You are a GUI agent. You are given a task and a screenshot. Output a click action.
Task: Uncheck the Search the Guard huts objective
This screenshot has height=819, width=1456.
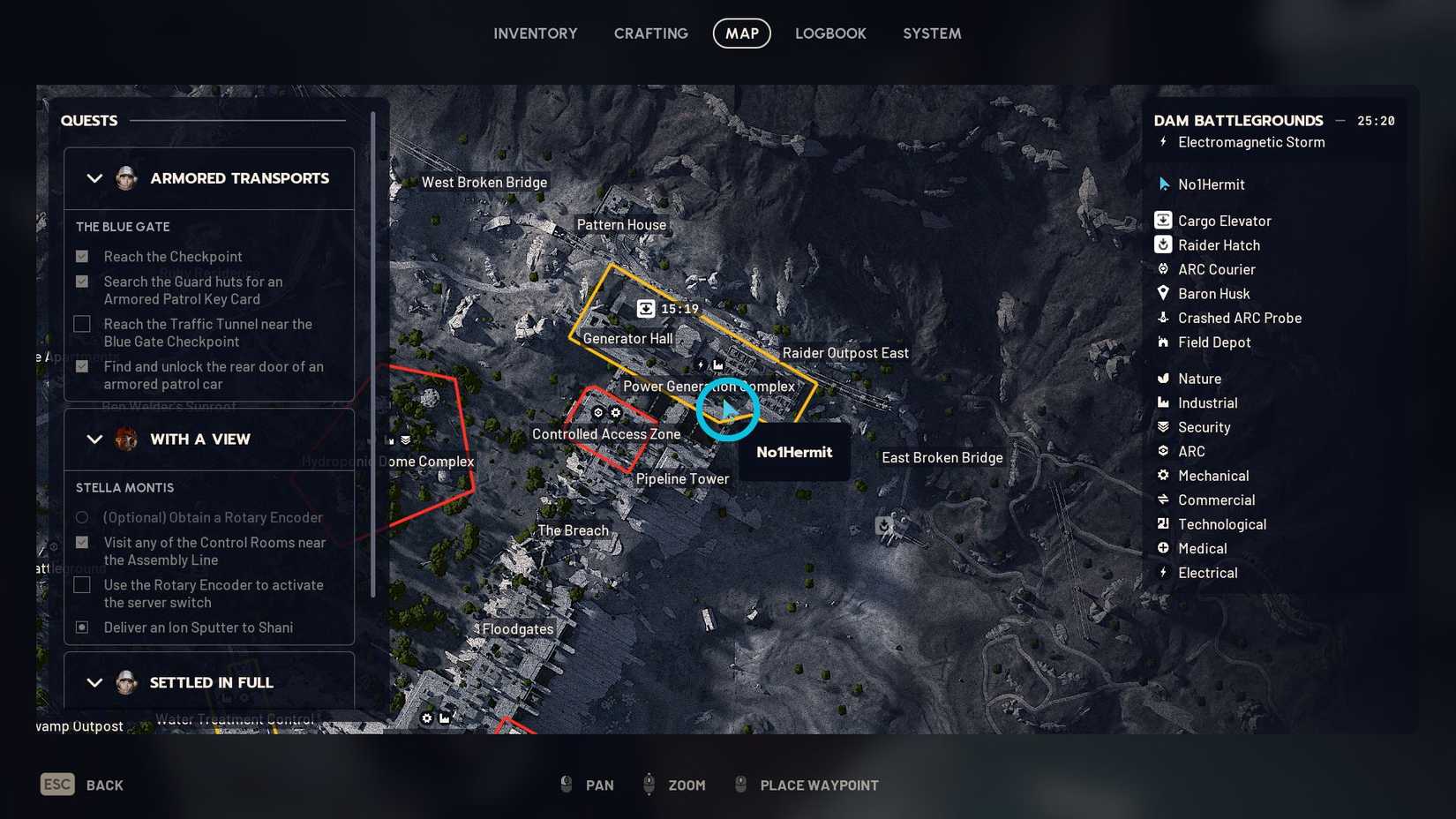coord(82,281)
